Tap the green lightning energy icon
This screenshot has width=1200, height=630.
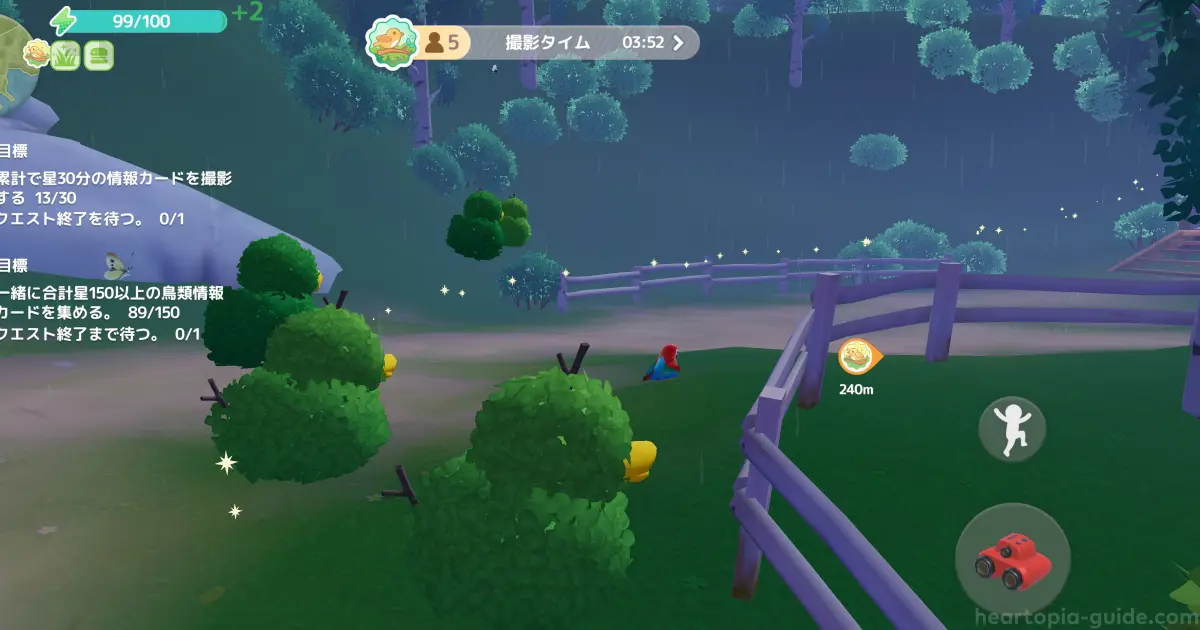(x=63, y=20)
